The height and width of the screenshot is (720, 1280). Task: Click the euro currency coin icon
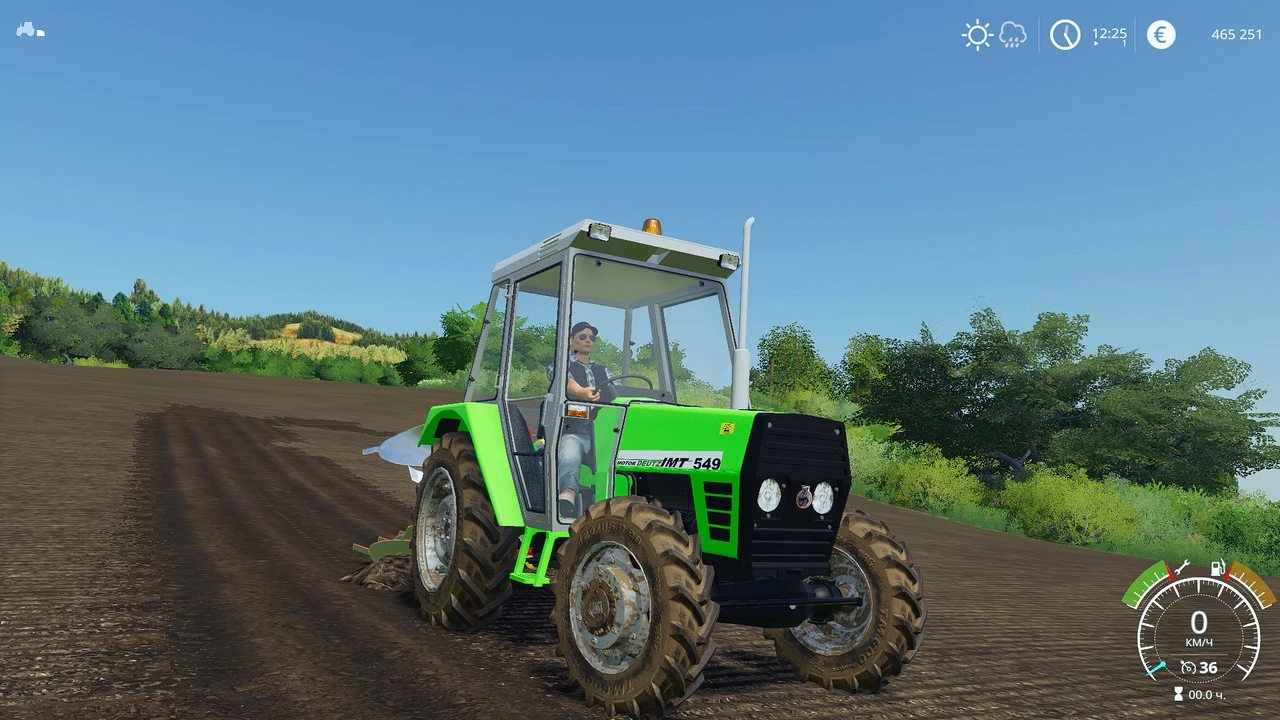(x=1160, y=35)
